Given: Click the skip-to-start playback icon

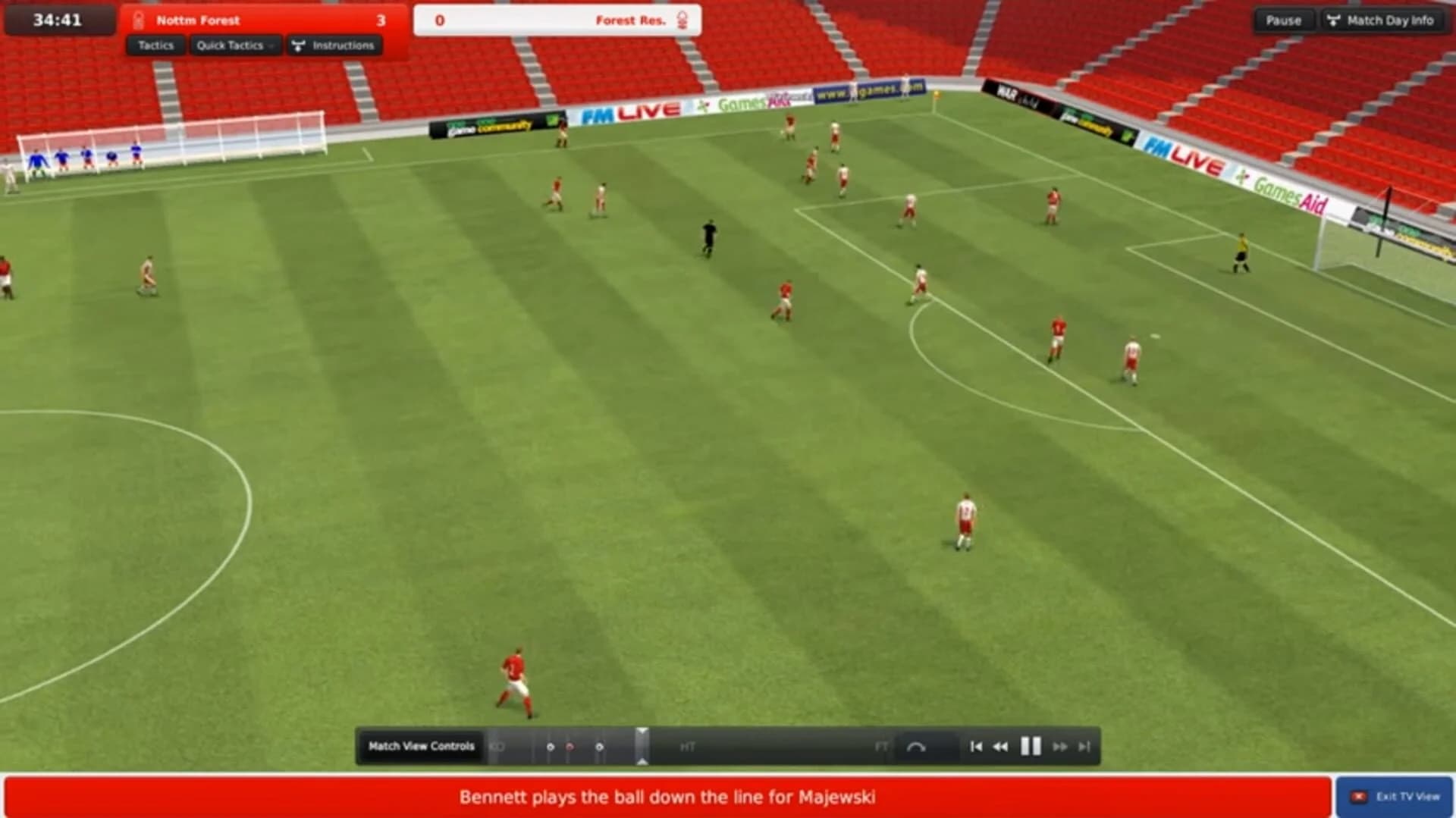Looking at the screenshot, I should [x=975, y=746].
